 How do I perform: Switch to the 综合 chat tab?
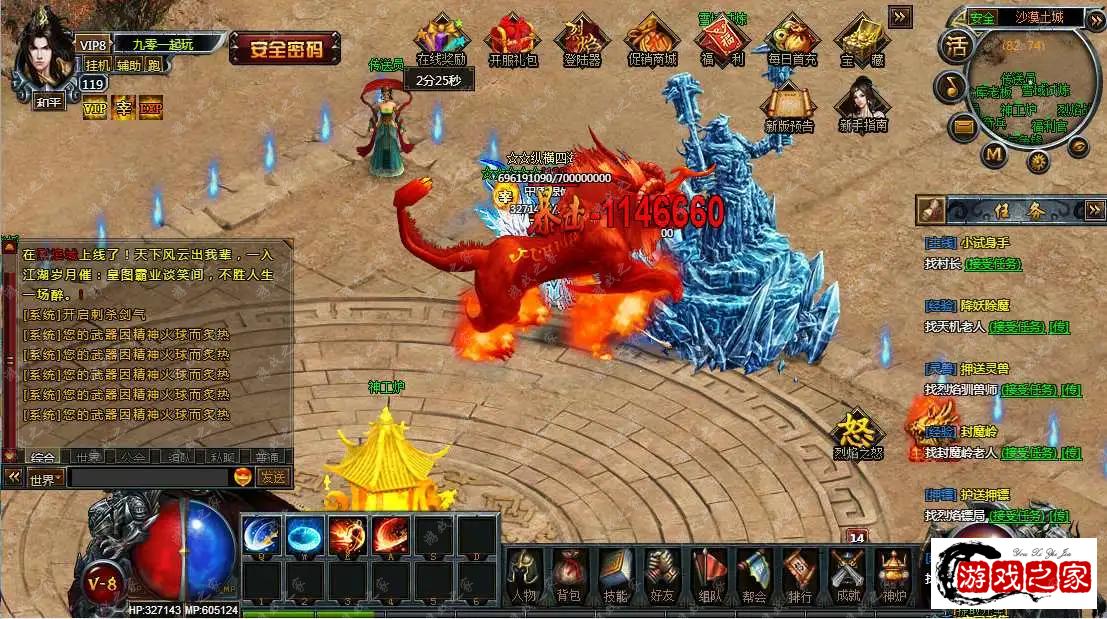43,457
